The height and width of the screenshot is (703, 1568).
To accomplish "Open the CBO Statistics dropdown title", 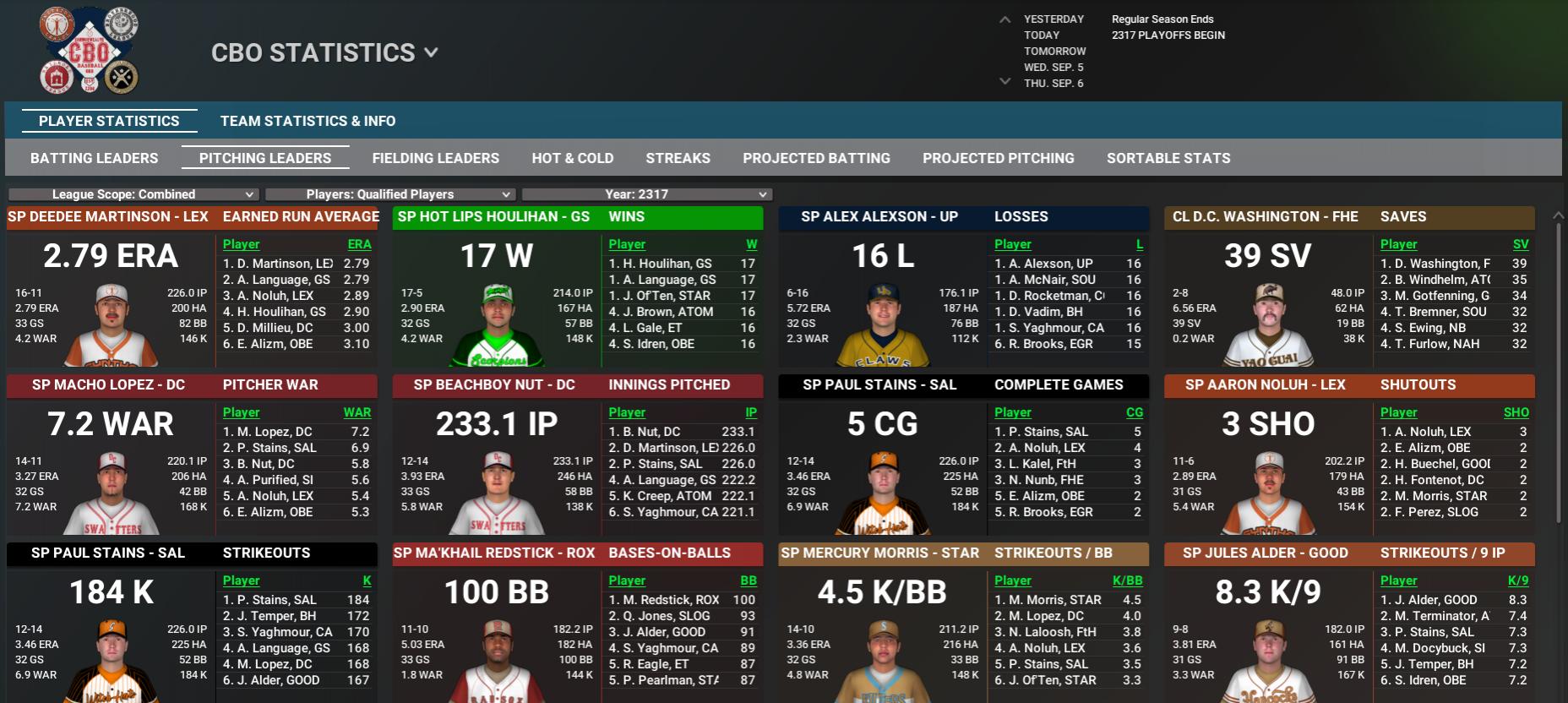I will pyautogui.click(x=324, y=52).
